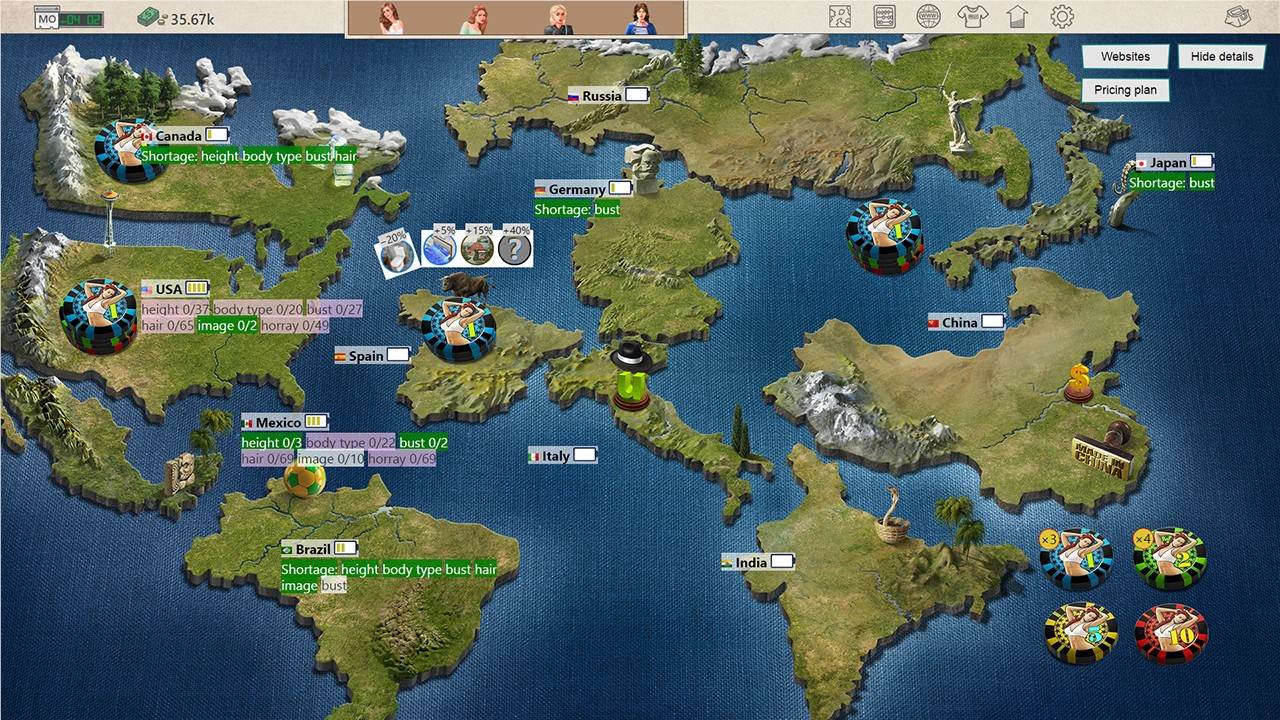Open the t-shirt merchandise icon
The width and height of the screenshot is (1280, 720).
(975, 14)
